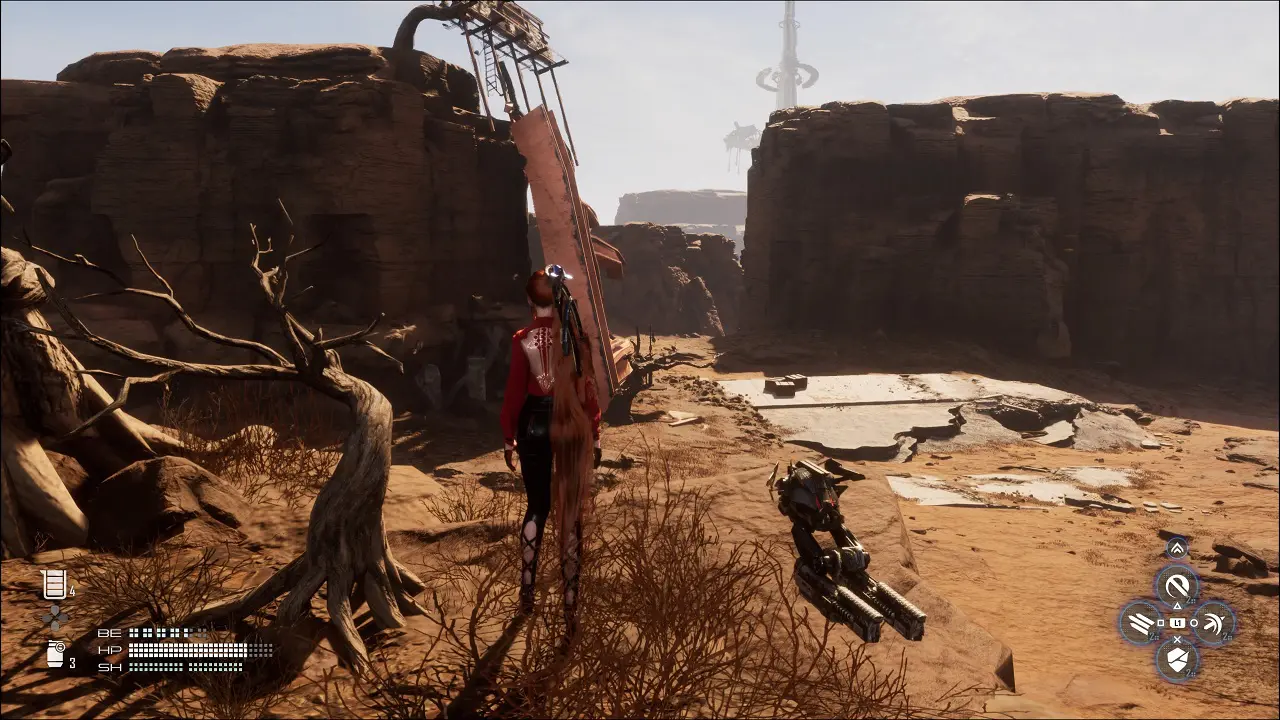This screenshot has width=1280, height=720.
Task: Use the healing potion beaker item
Action: point(54,585)
